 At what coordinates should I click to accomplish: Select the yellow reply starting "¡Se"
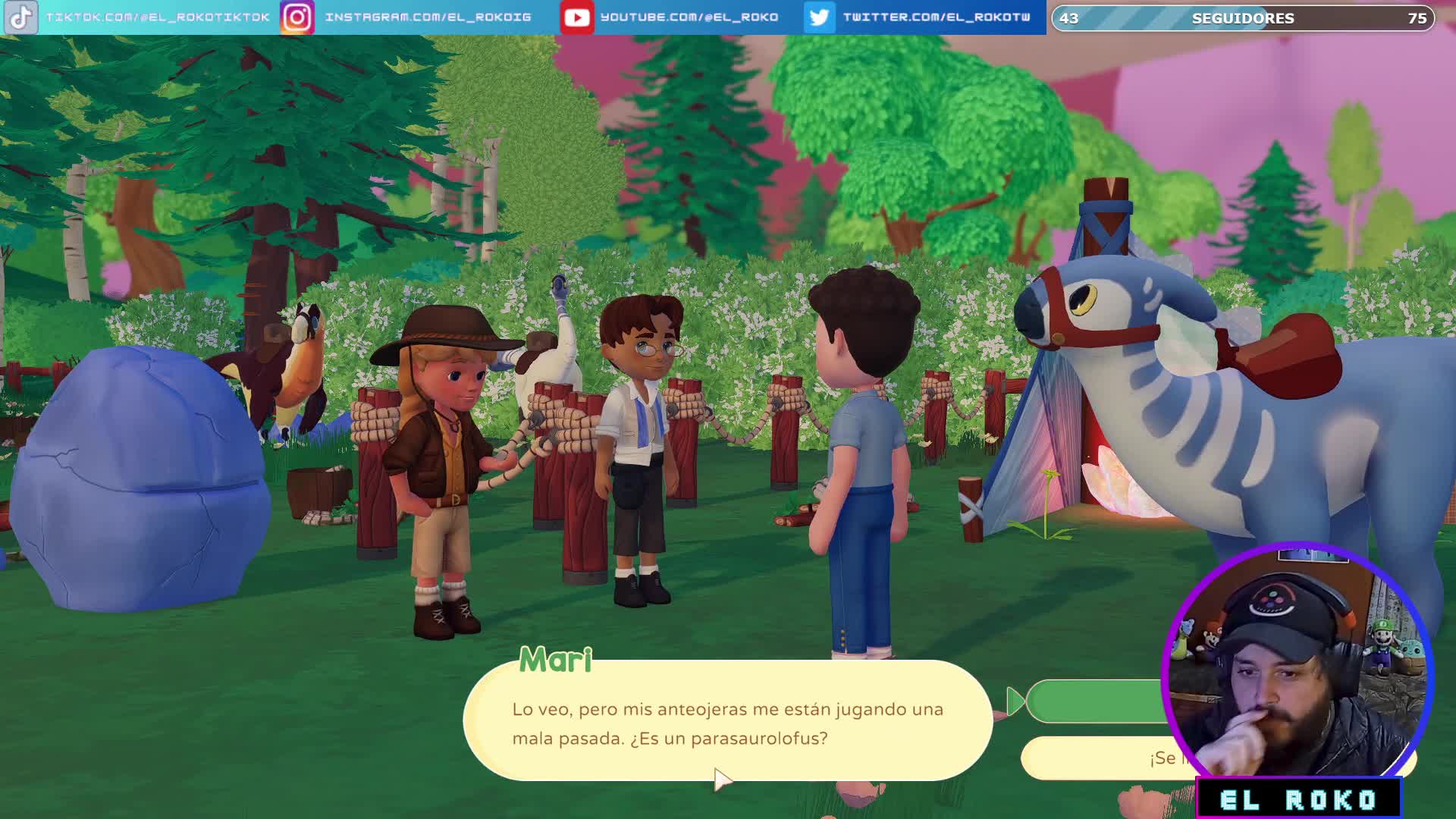point(1100,758)
